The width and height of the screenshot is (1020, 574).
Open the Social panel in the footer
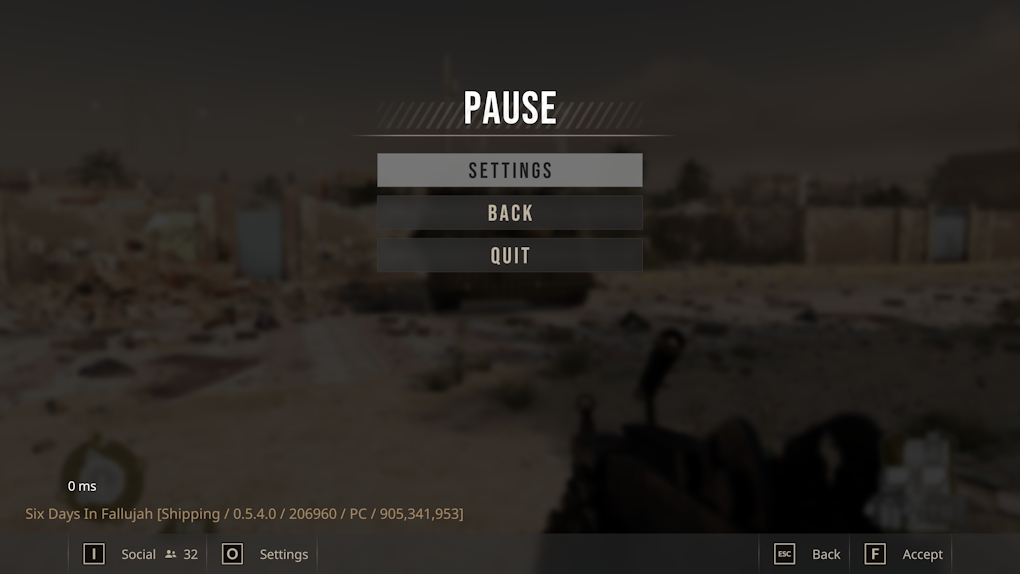click(x=139, y=554)
